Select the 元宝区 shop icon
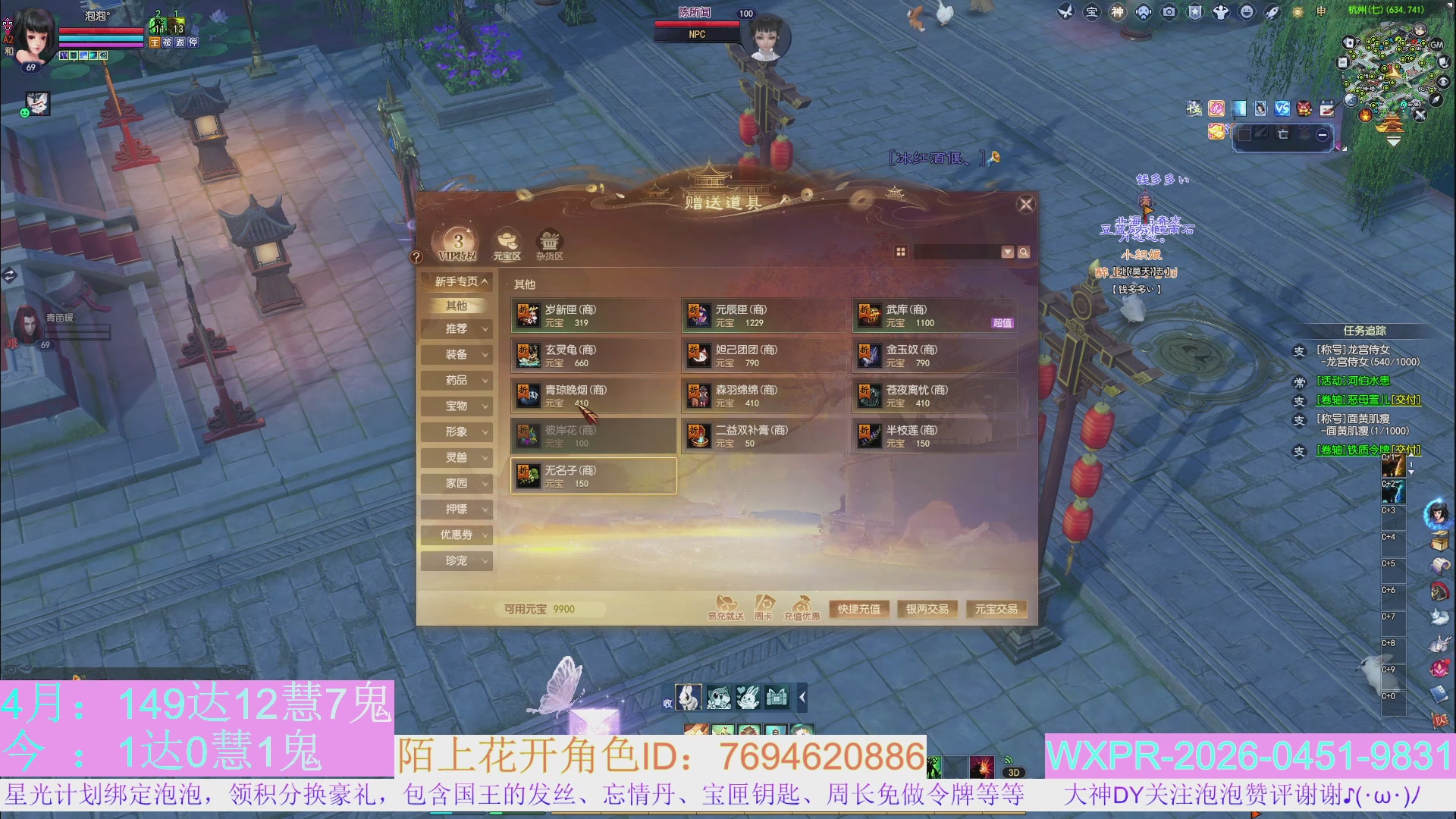 pyautogui.click(x=506, y=243)
